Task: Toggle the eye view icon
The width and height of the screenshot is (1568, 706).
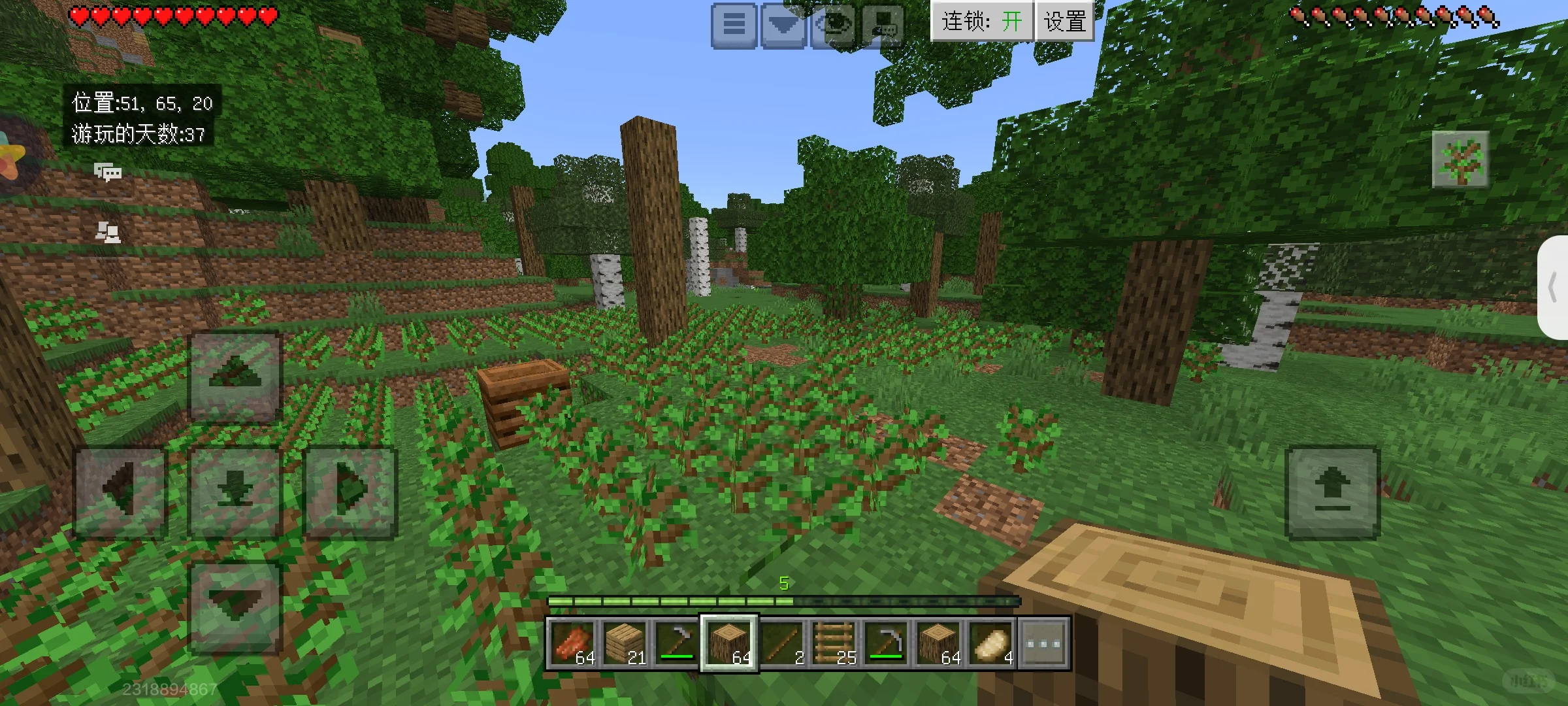Action: point(834,25)
